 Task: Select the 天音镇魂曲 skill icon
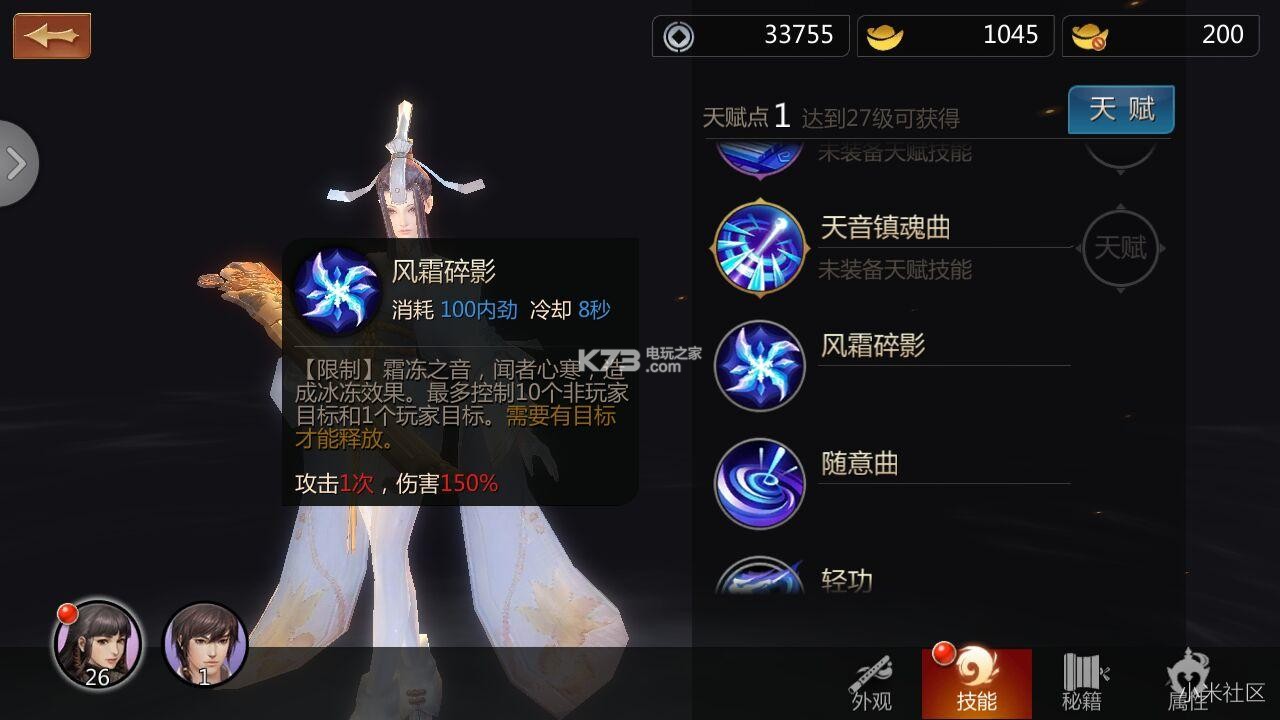click(759, 247)
